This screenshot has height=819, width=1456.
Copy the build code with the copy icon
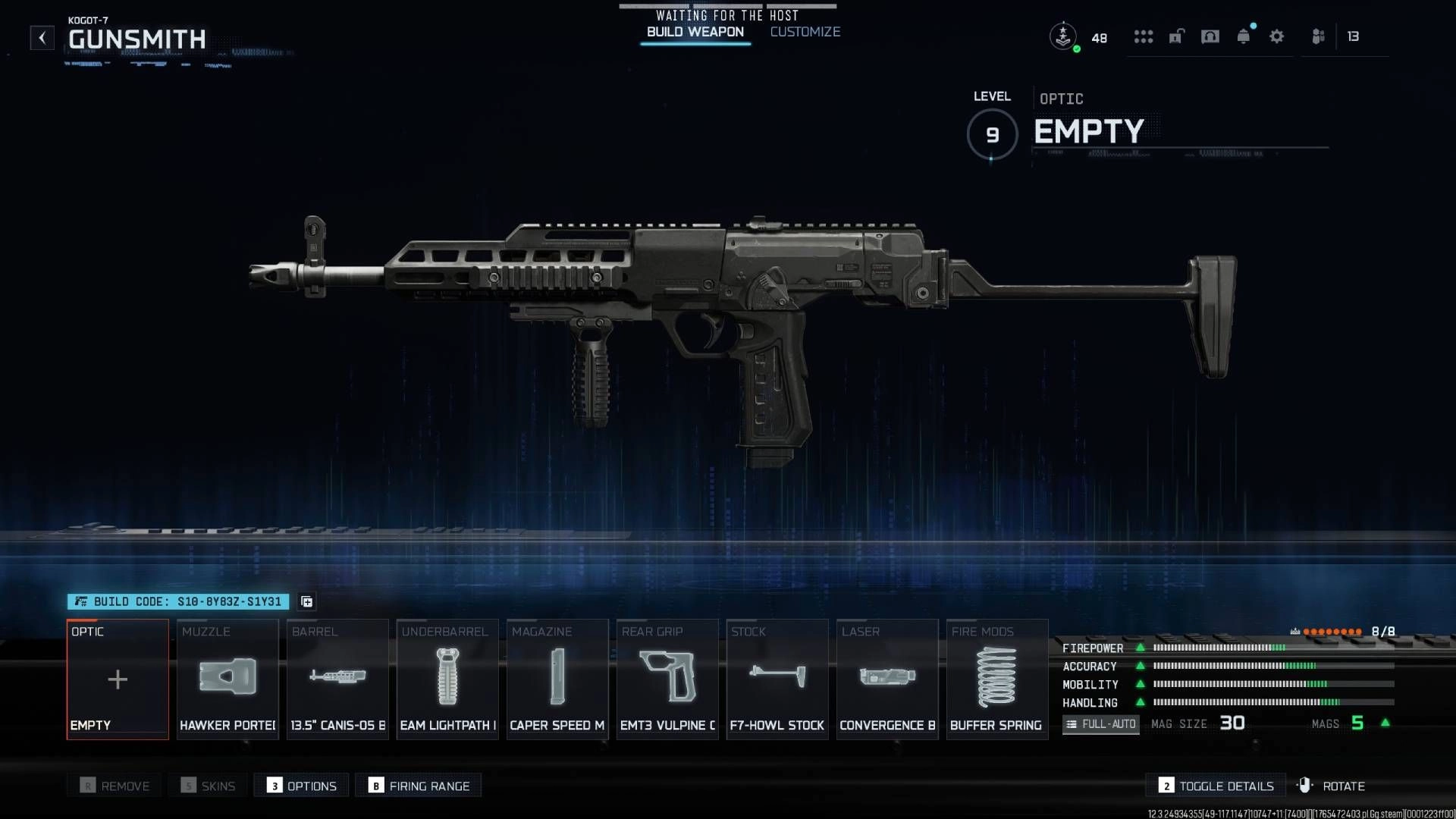(x=306, y=601)
